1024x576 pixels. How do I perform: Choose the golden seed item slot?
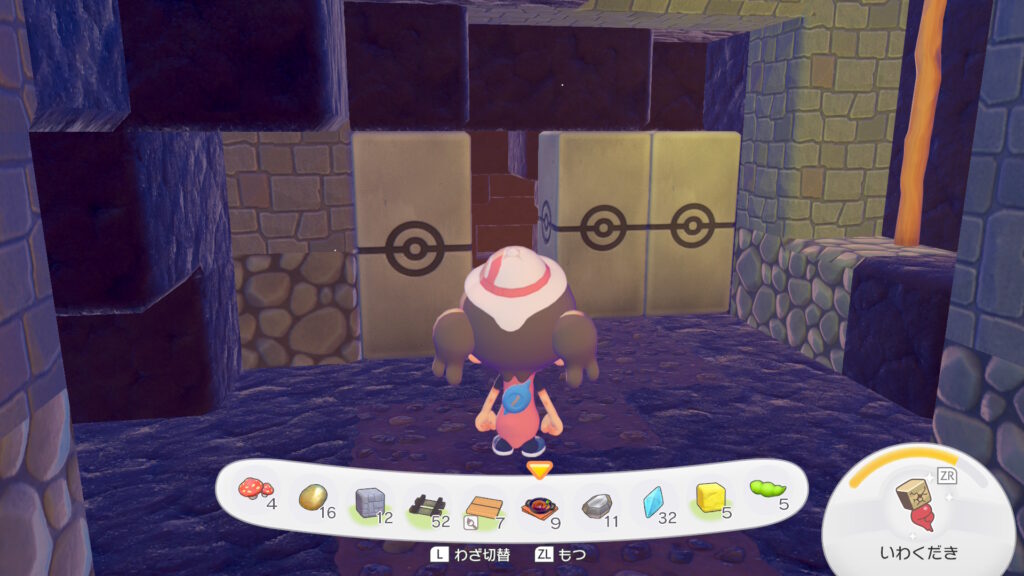tap(313, 496)
